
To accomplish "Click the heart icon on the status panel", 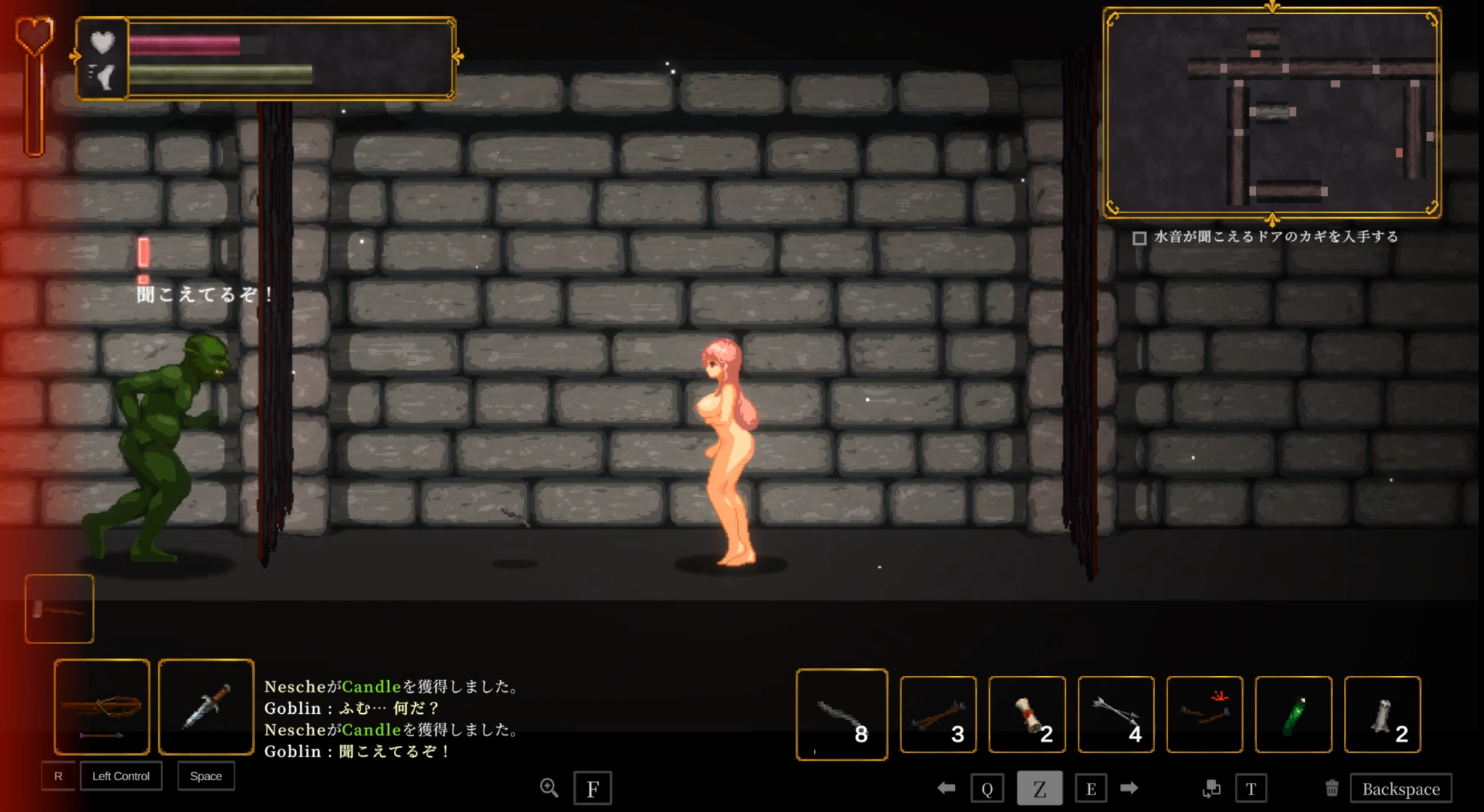I will point(103,42).
